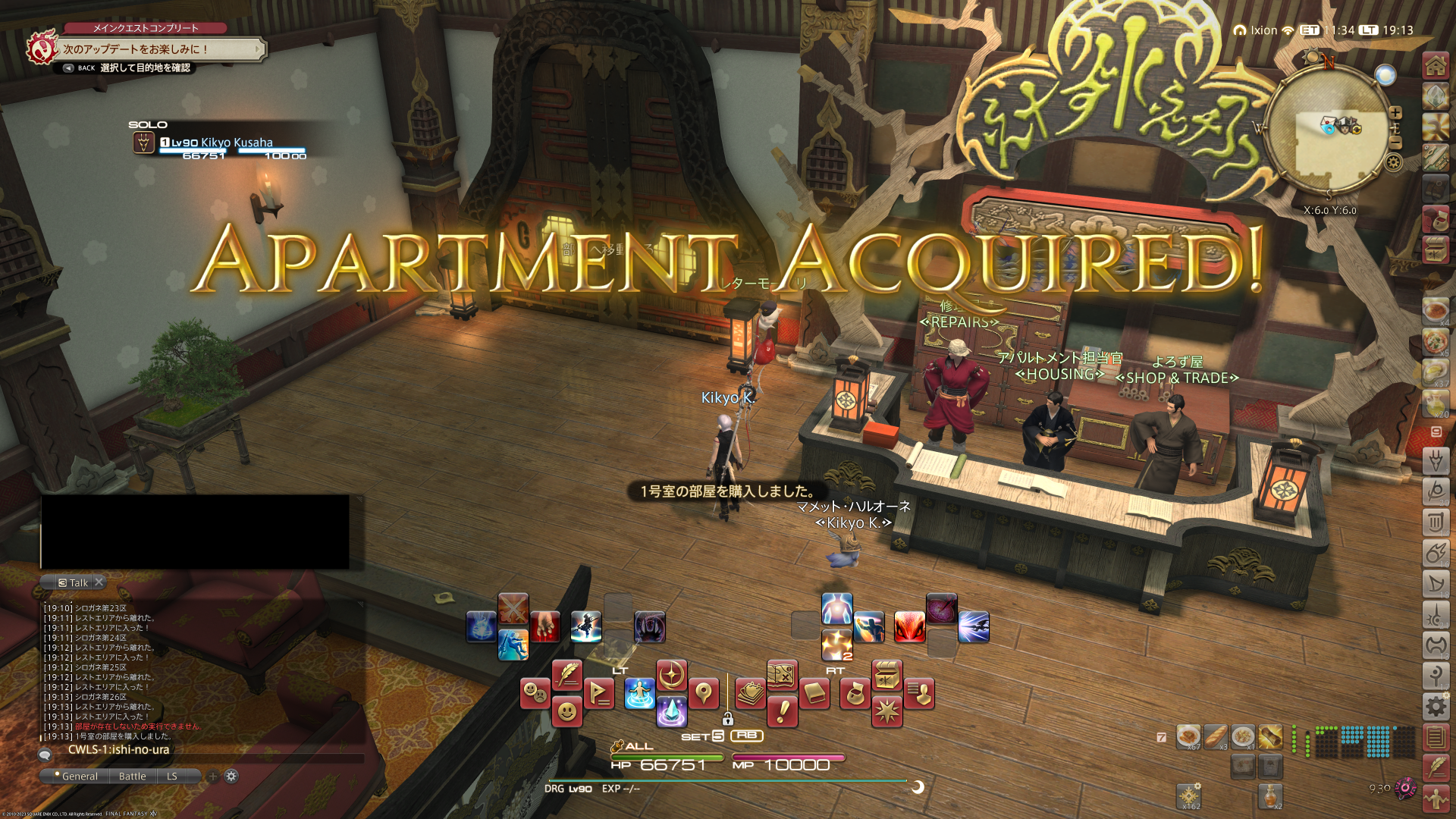The image size is (1456, 819).
Task: Open chat log settings gear
Action: tap(231, 777)
